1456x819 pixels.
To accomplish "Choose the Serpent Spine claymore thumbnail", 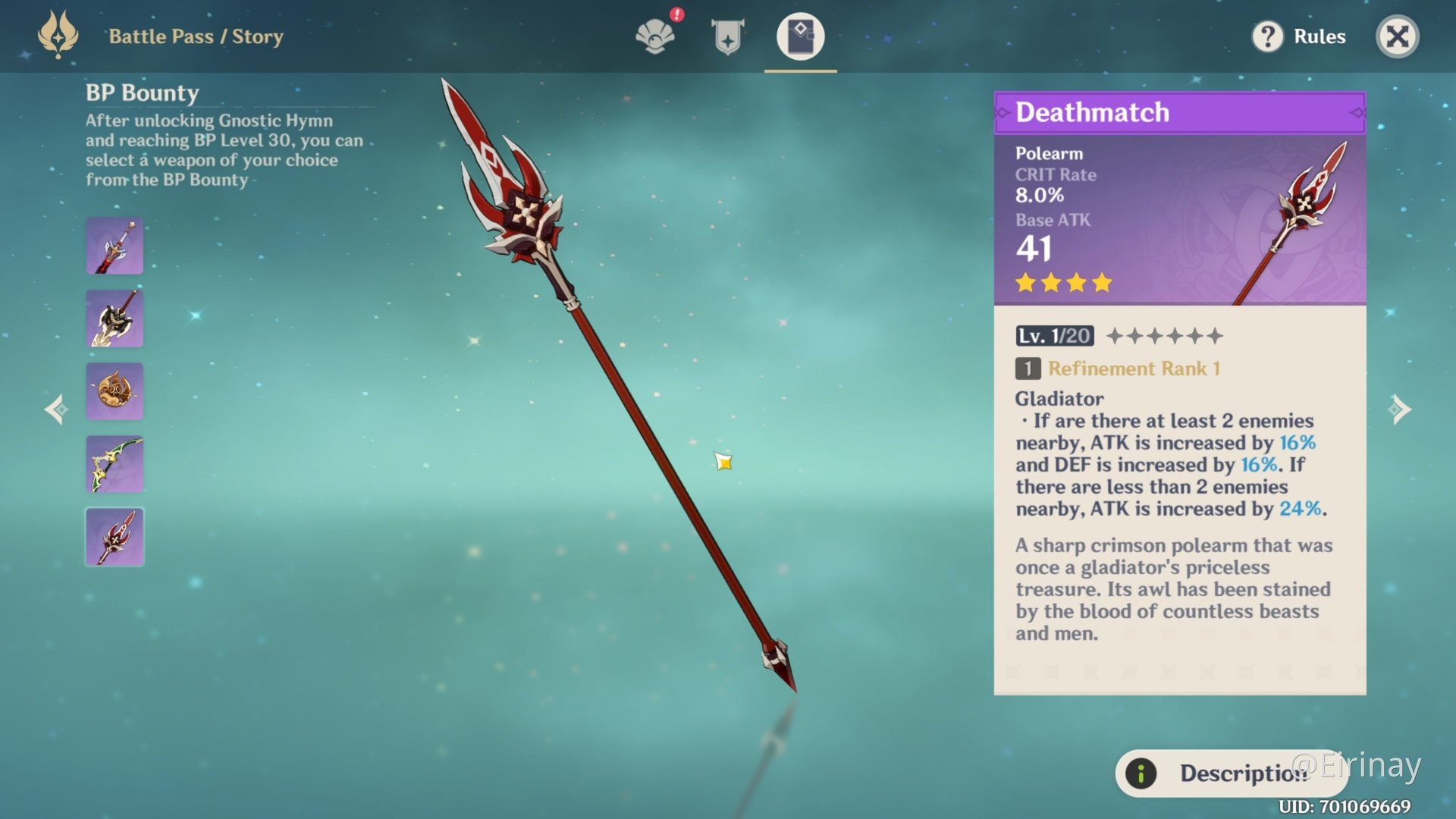I will [115, 318].
